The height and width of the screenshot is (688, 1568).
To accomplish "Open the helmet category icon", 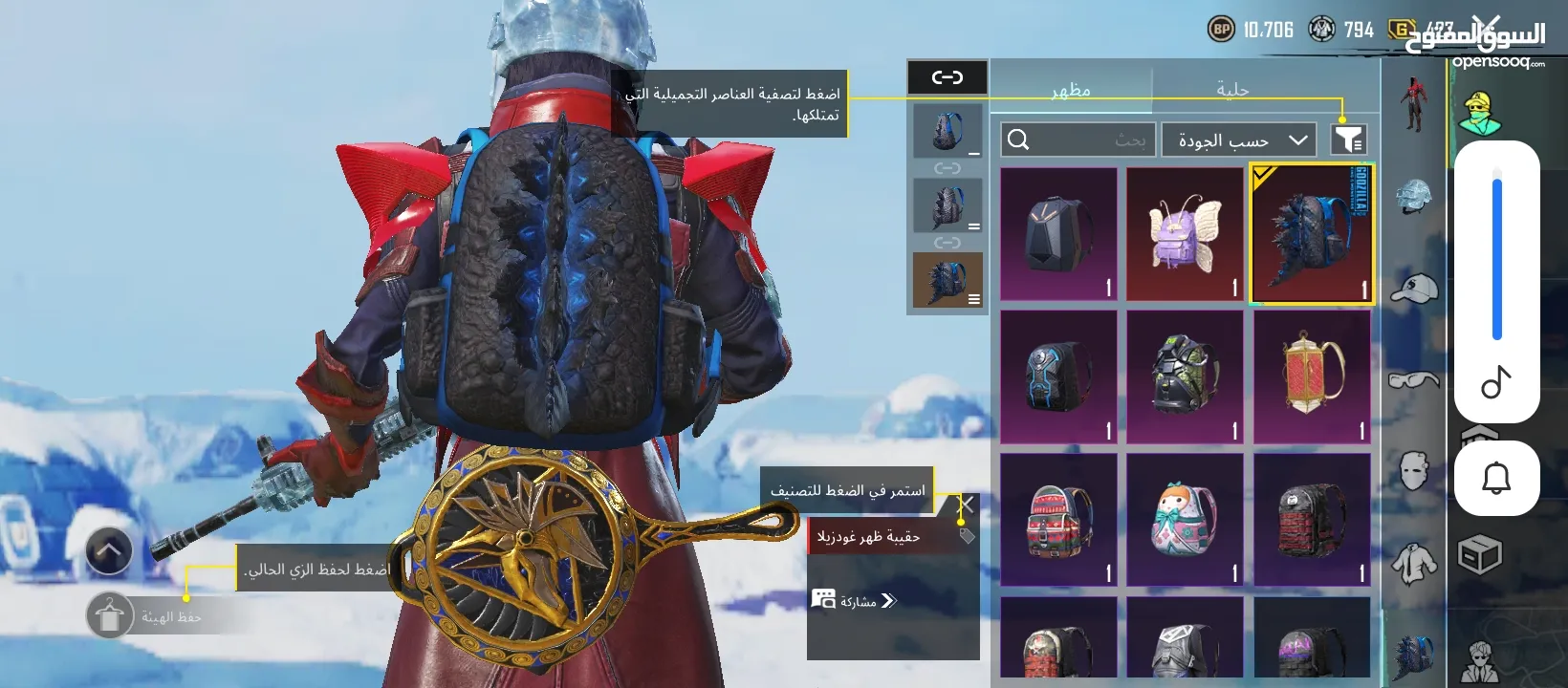I will click(x=1413, y=197).
